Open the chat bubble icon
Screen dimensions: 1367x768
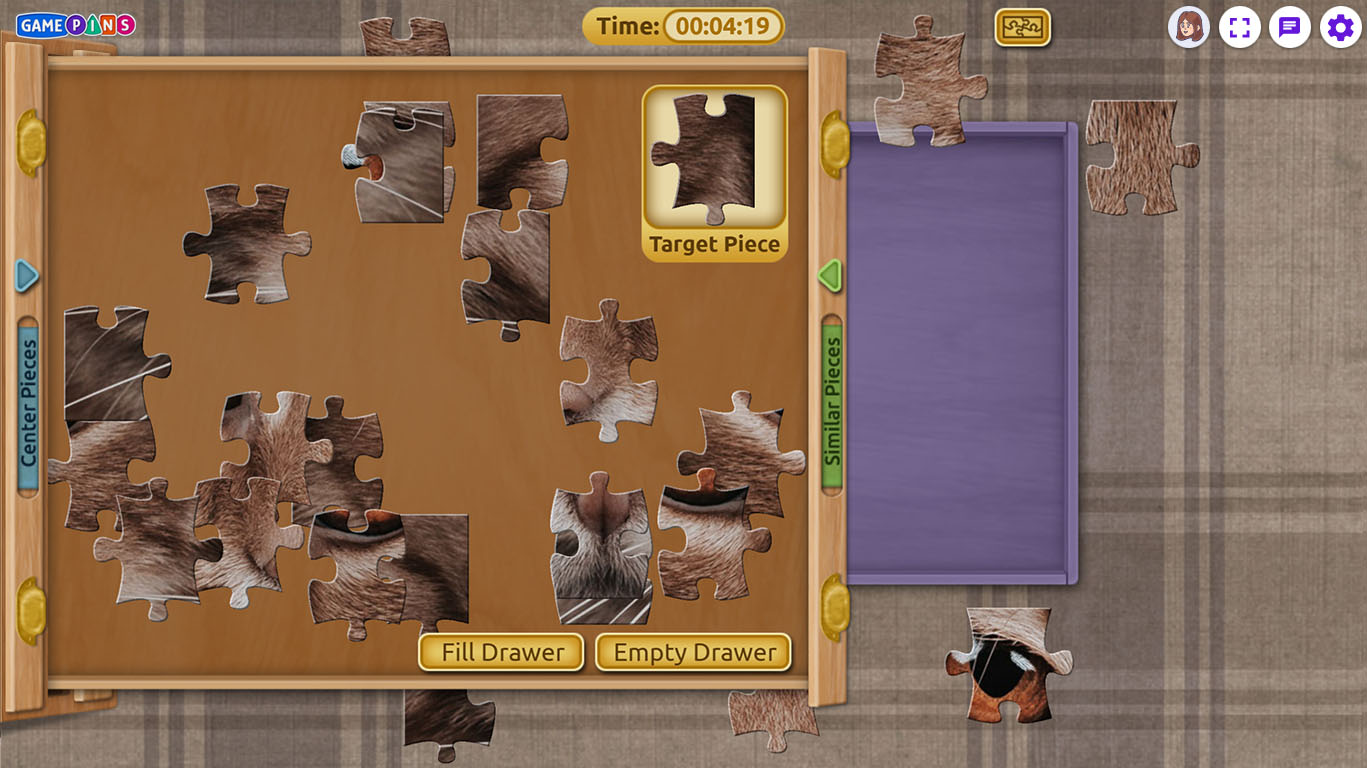(x=1289, y=27)
